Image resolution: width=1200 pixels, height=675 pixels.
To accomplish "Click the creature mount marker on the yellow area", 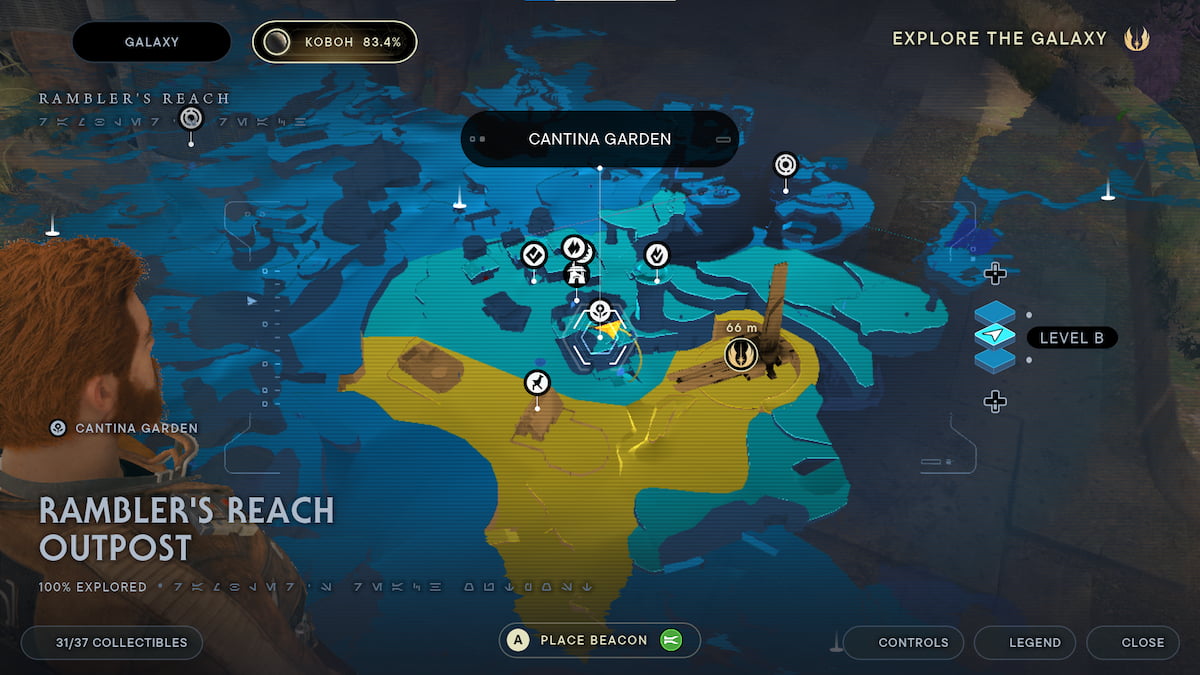I will 538,382.
